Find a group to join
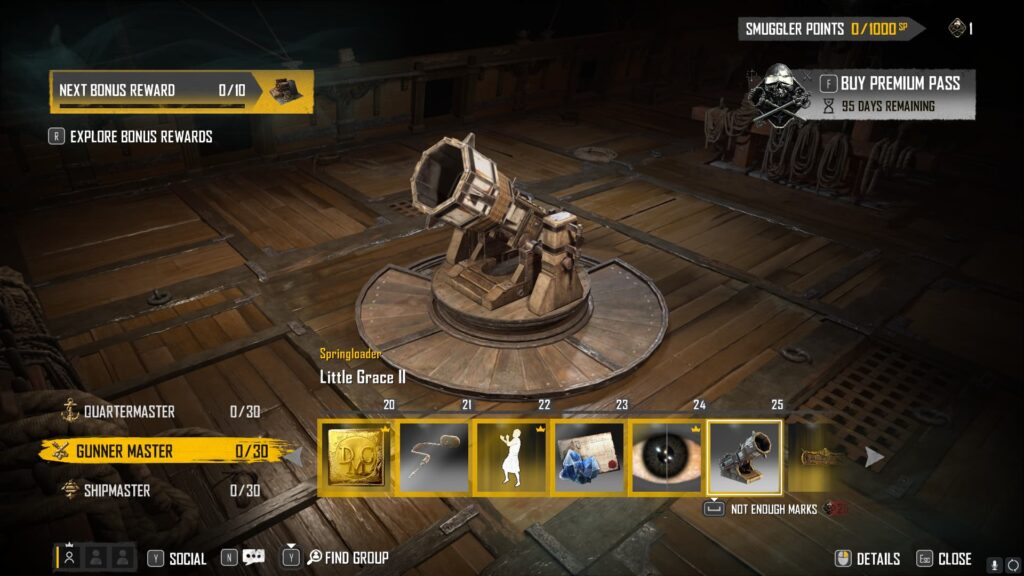1024x576 pixels. [348, 558]
